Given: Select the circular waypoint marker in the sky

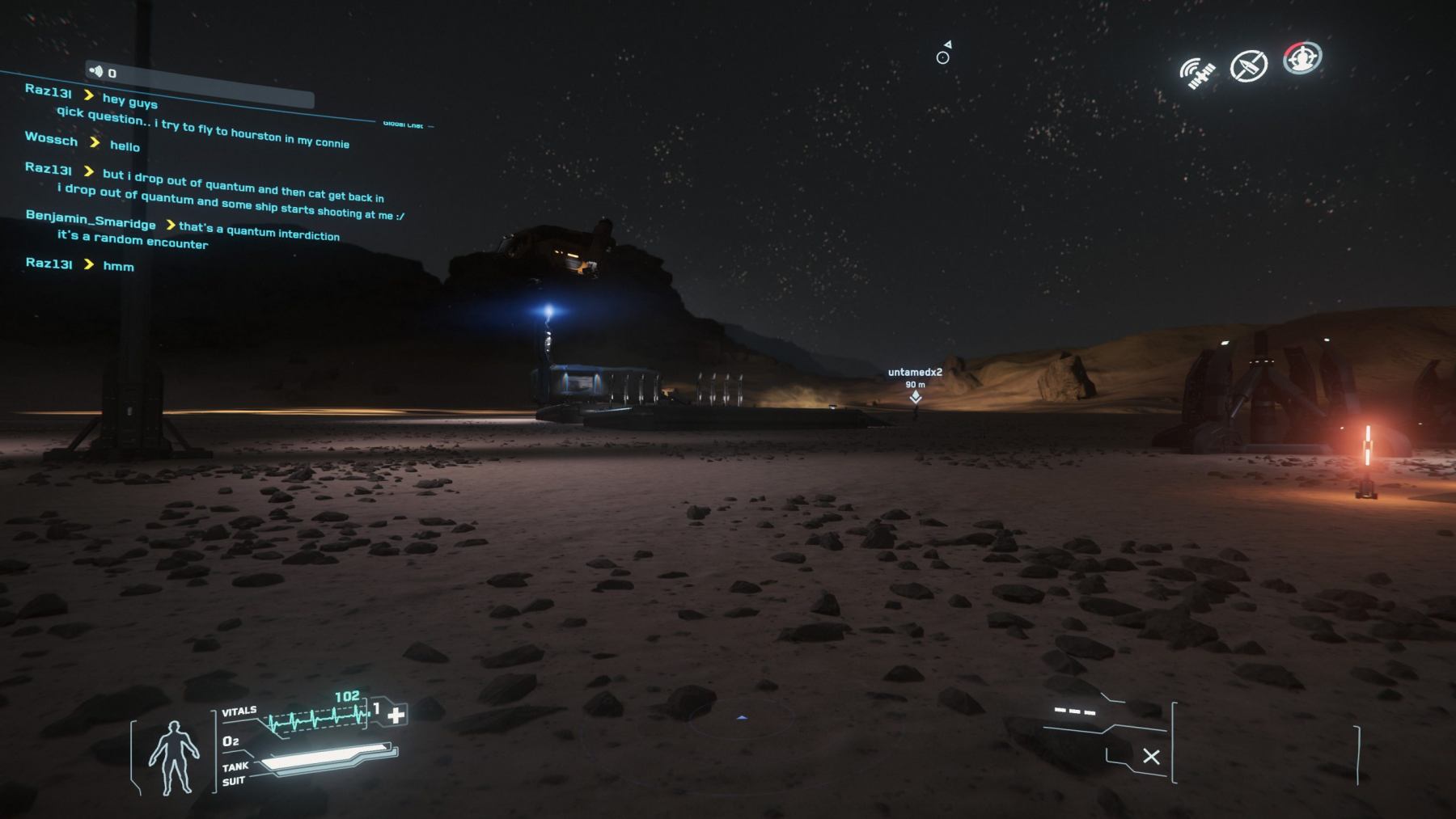Looking at the screenshot, I should pos(942,57).
